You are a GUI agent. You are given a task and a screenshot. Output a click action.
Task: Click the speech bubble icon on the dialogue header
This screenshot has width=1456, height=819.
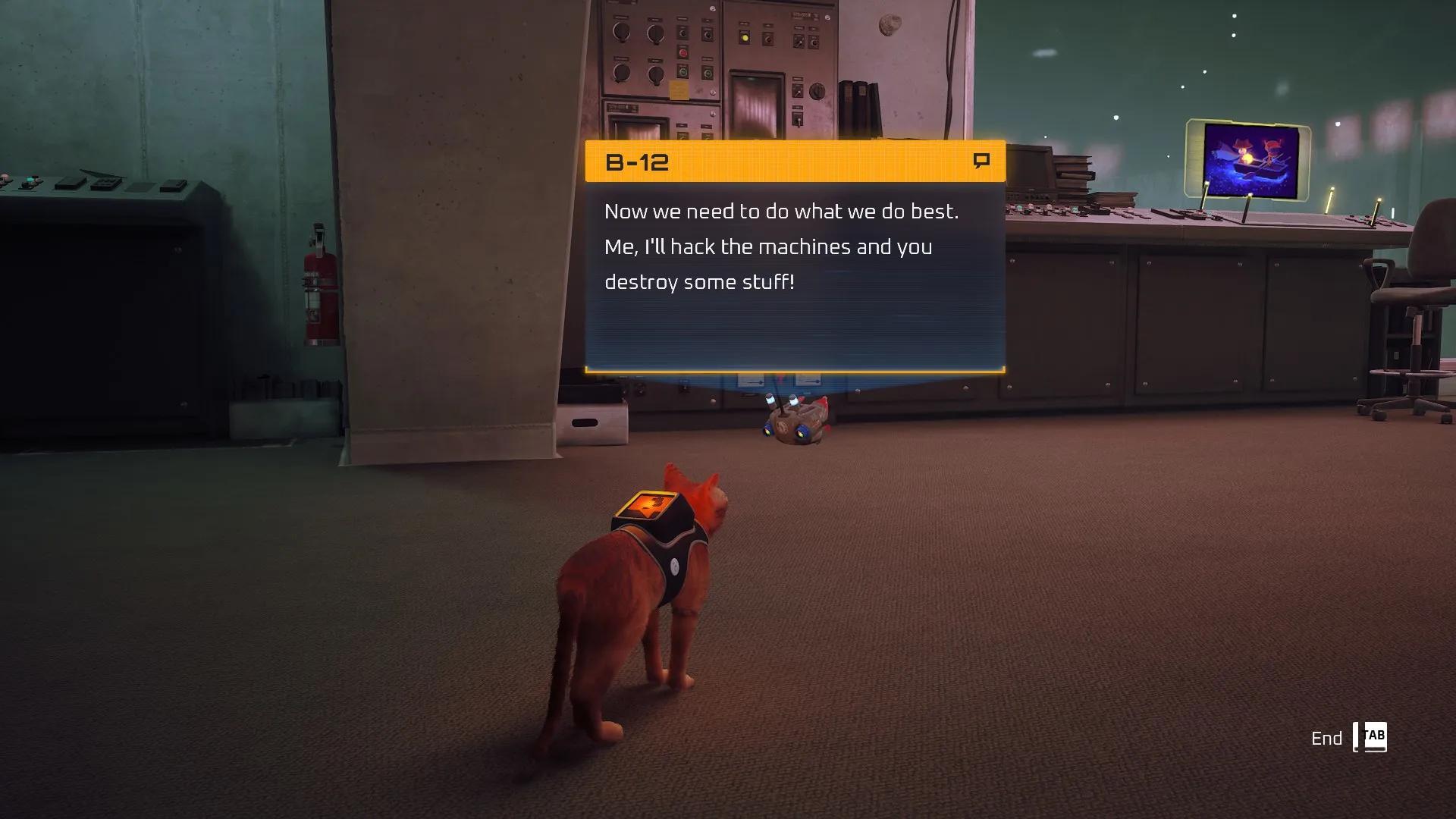coord(982,160)
